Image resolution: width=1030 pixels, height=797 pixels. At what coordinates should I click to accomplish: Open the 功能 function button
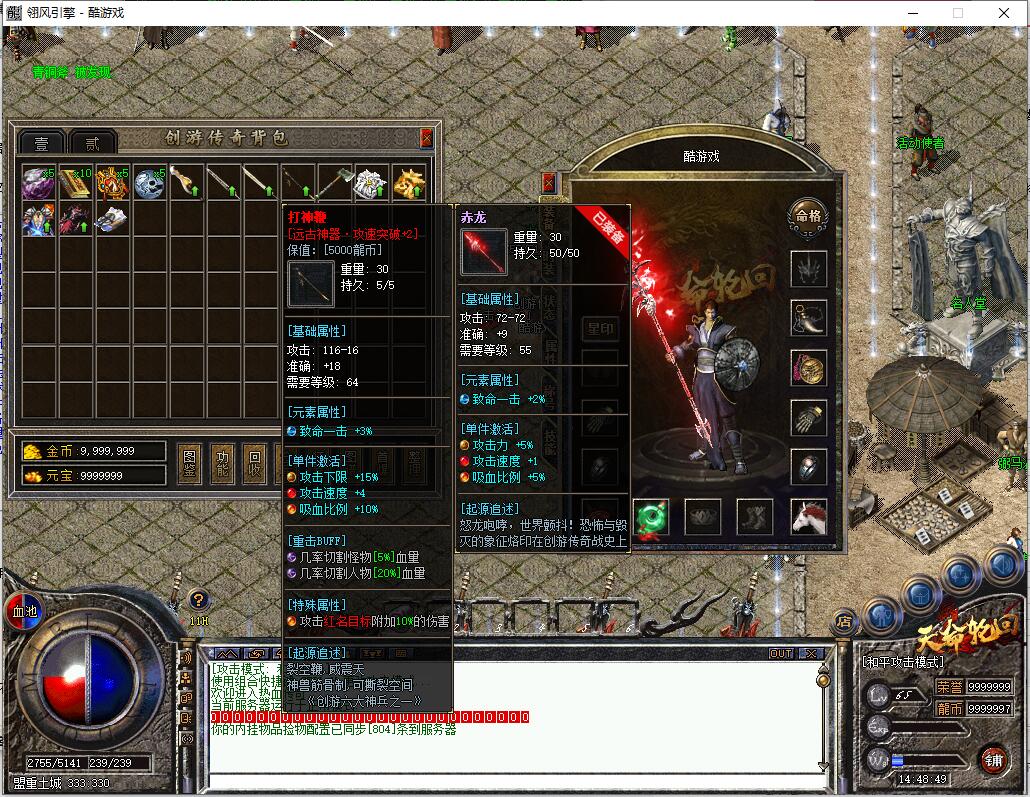click(222, 462)
